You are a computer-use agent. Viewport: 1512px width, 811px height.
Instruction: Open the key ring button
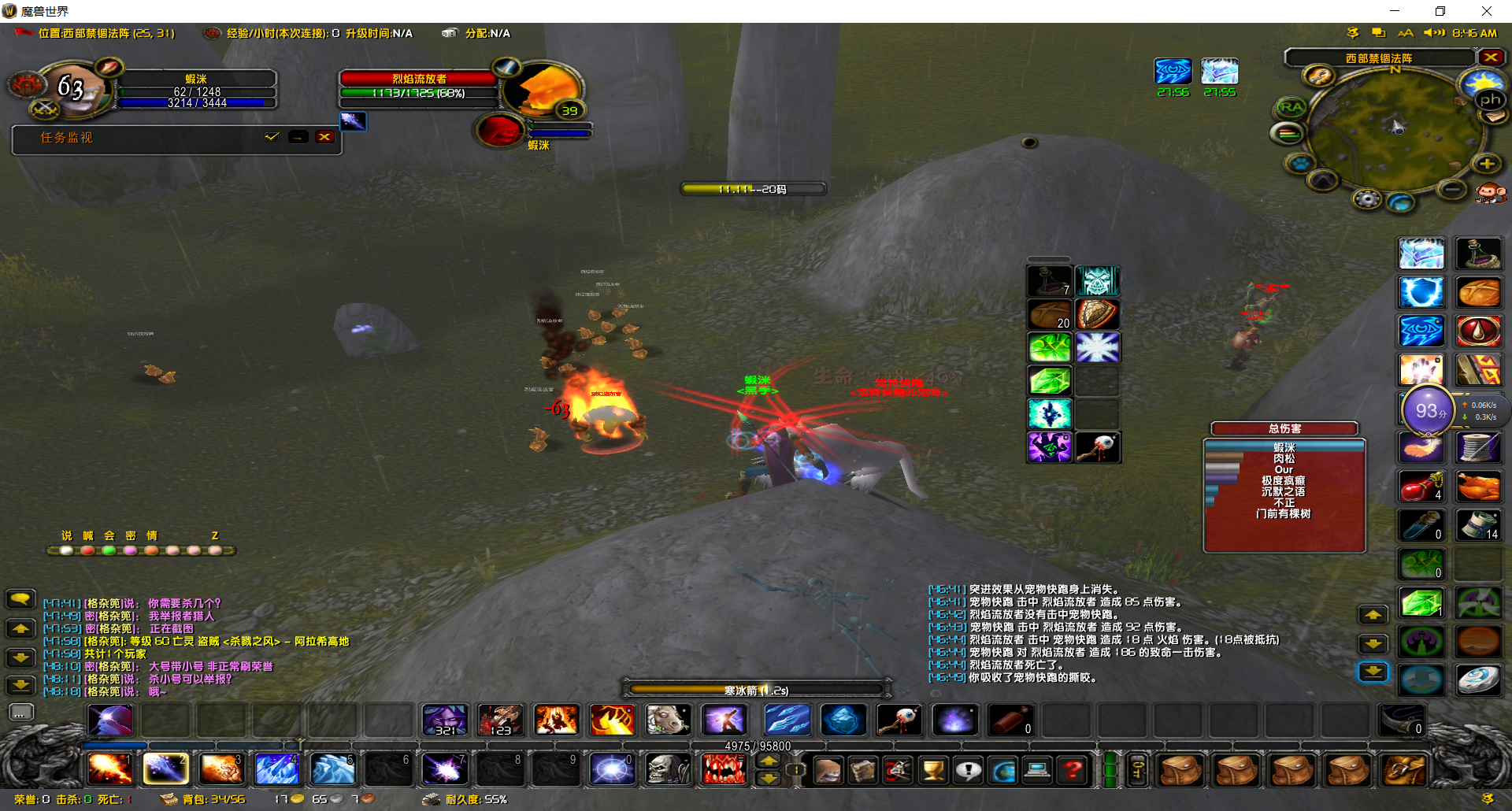coord(1137,769)
